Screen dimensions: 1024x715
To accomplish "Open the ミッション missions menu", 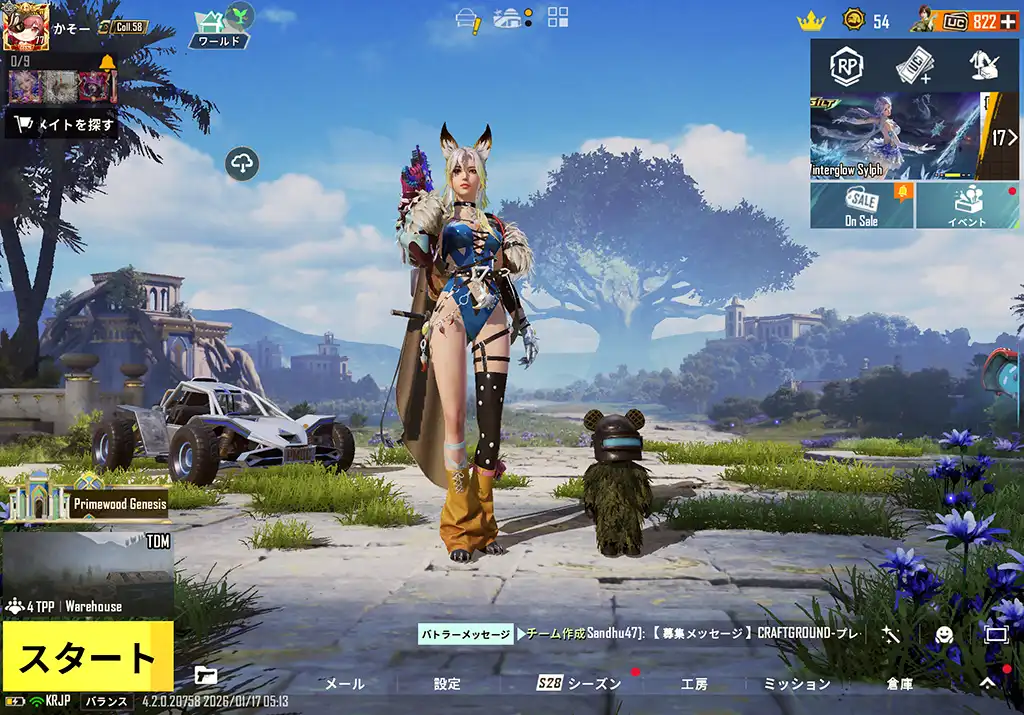I will (797, 684).
